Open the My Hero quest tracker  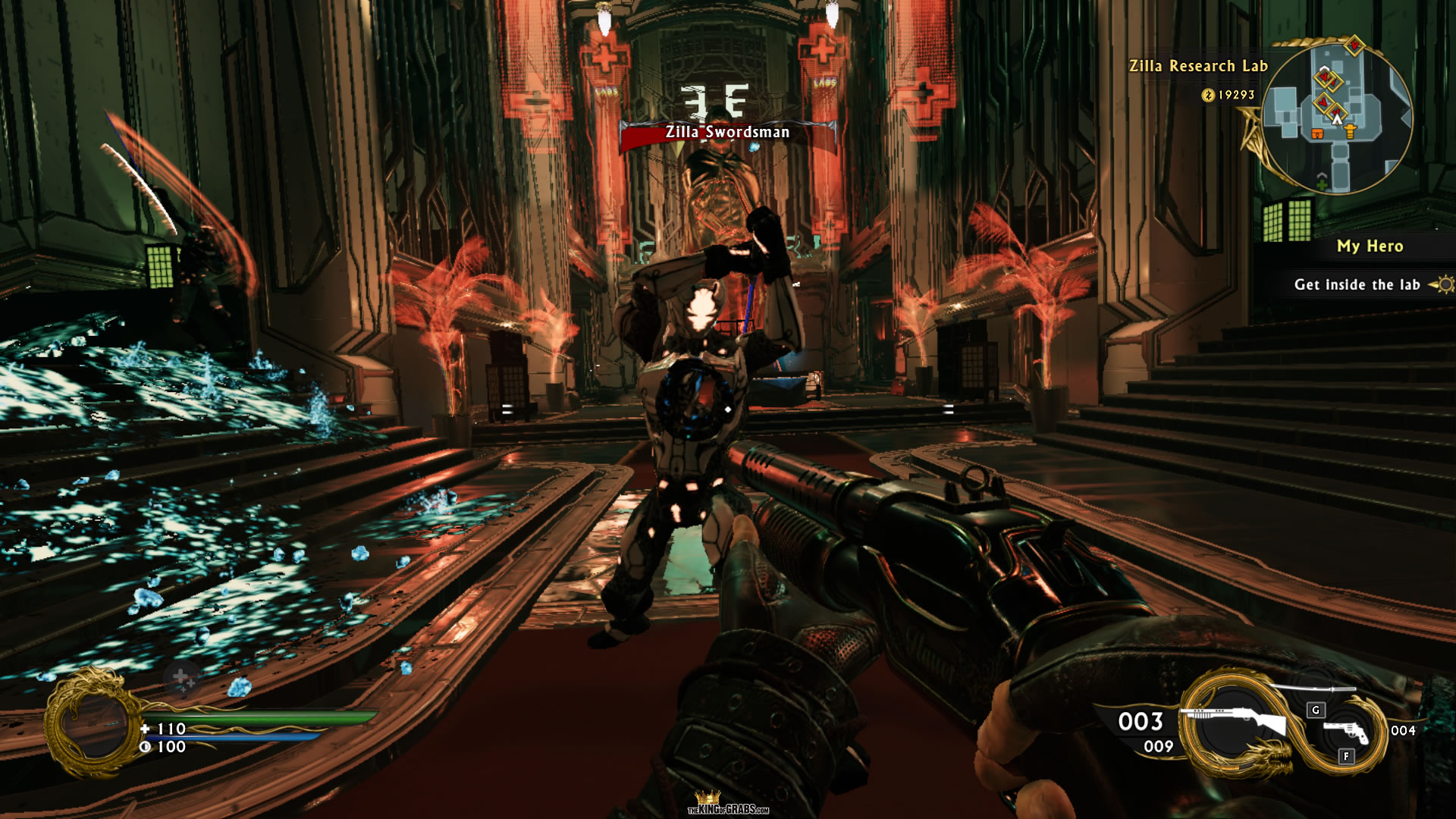1370,246
